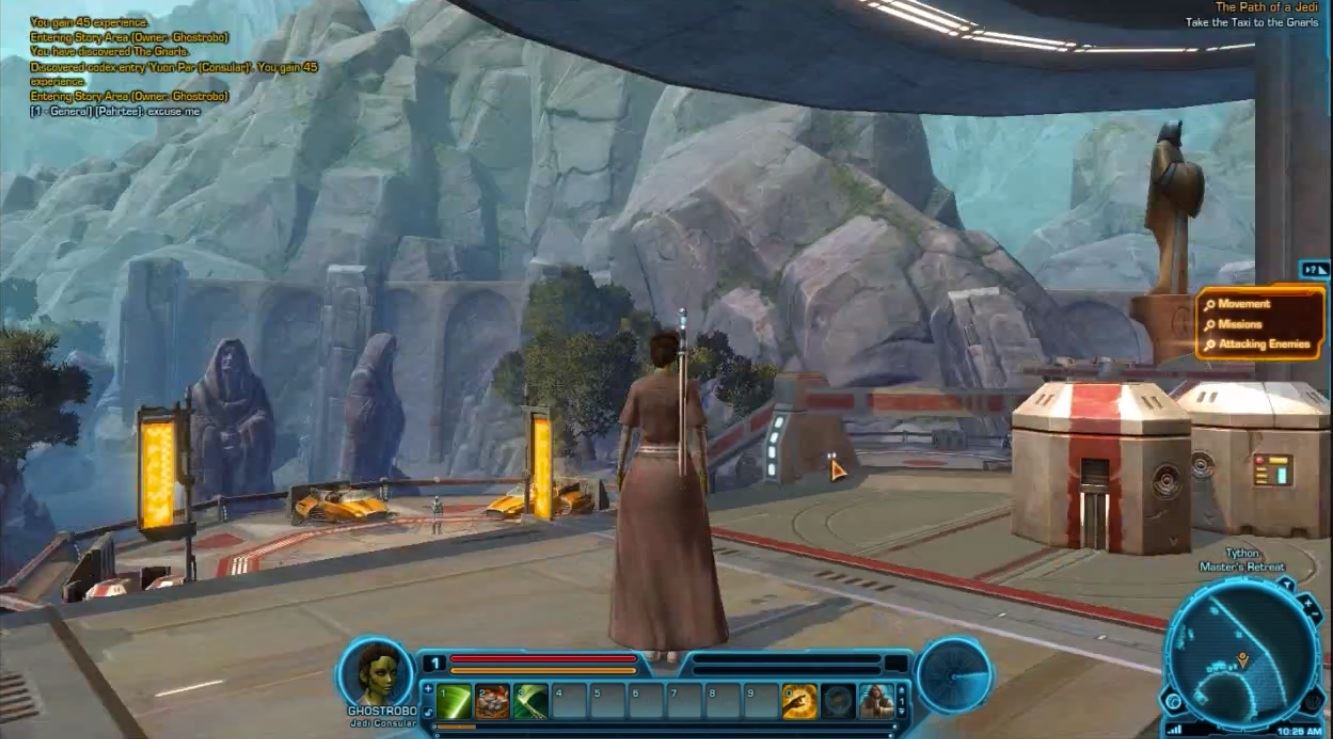Viewport: 1333px width, 739px height.
Task: Activate the golden hand Force ability
Action: tap(799, 701)
